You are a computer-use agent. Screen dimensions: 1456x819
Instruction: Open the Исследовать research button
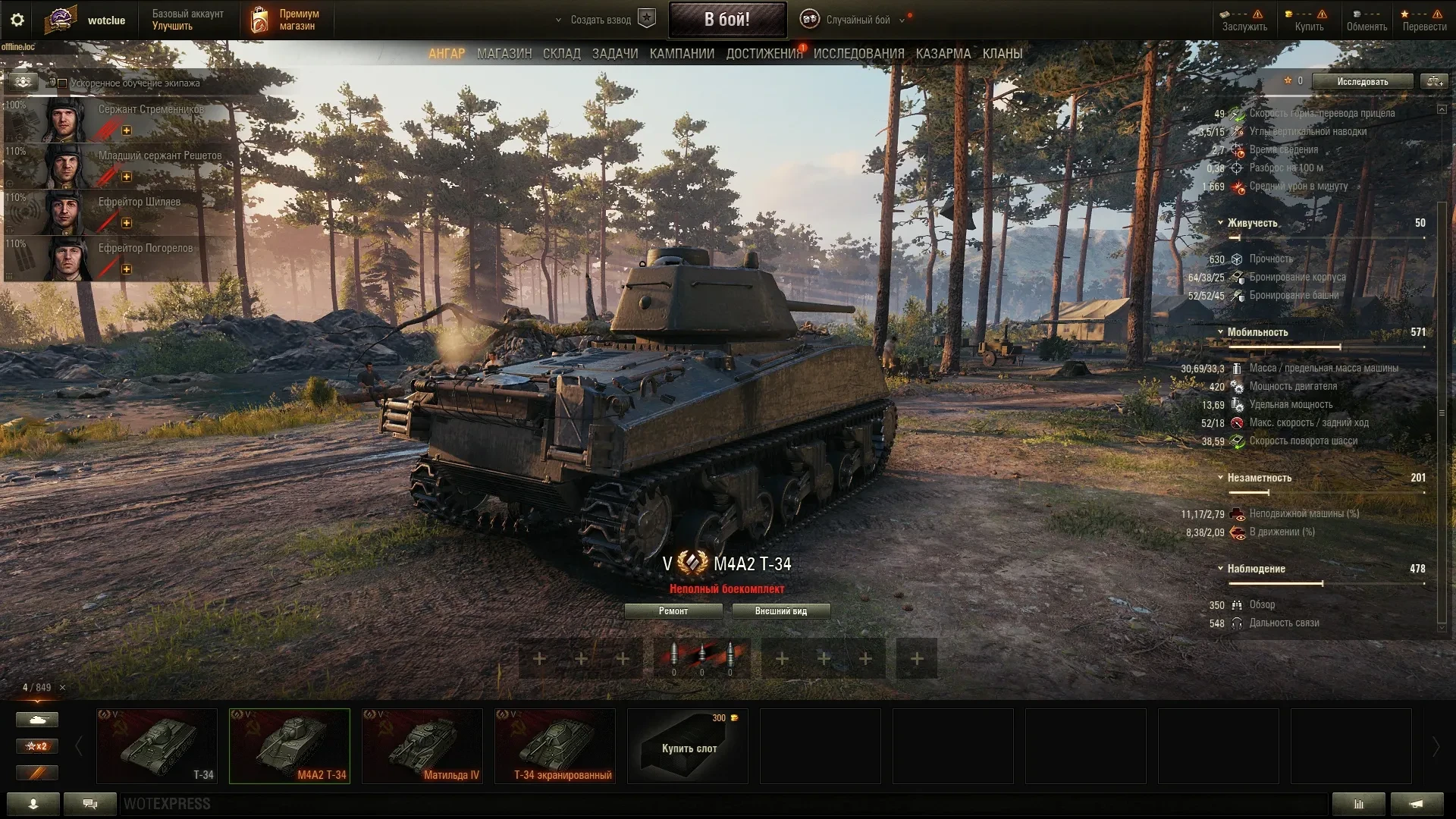pyautogui.click(x=1362, y=82)
